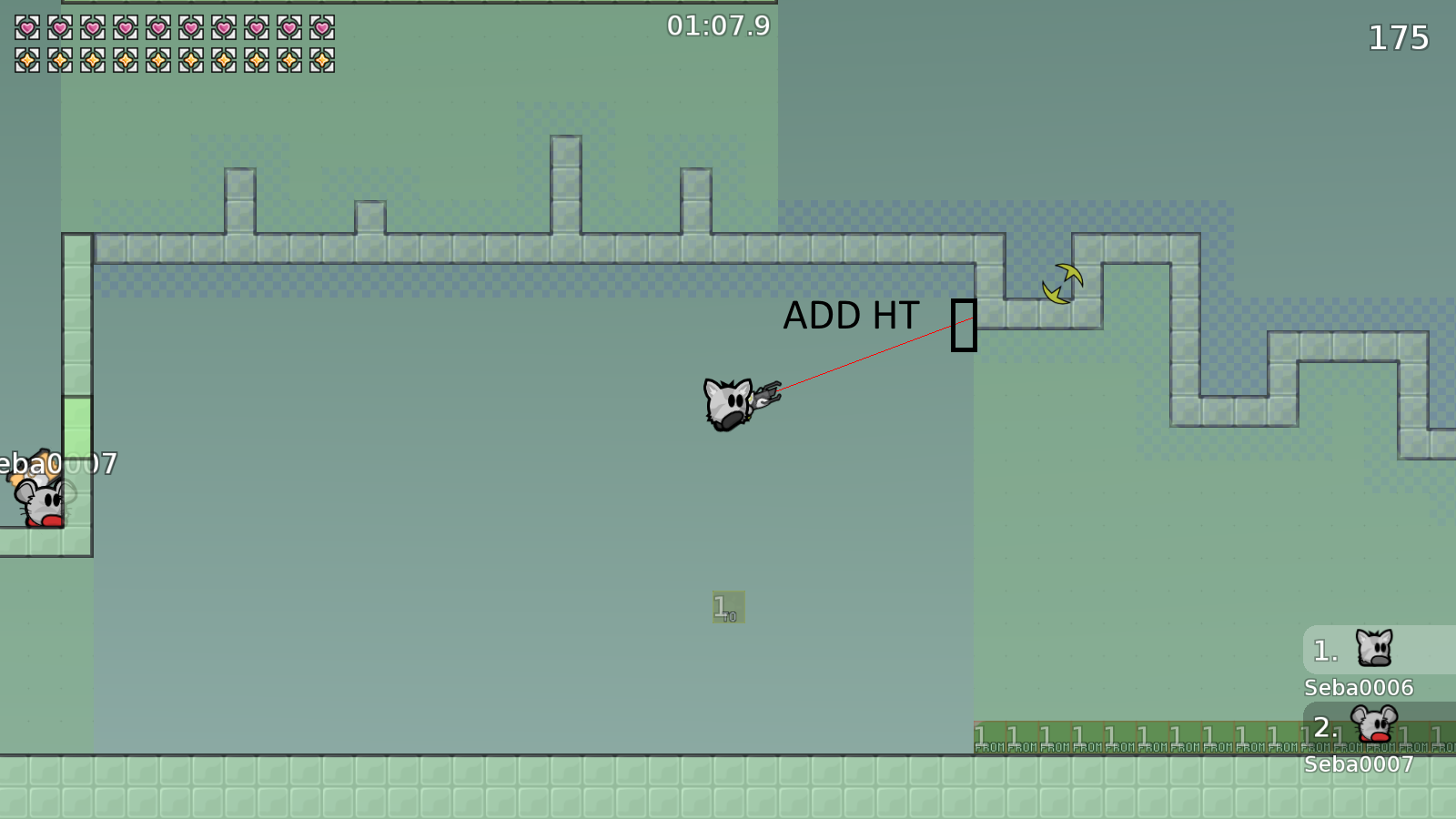
Task: Click the last heart in the health row
Action: [323, 27]
